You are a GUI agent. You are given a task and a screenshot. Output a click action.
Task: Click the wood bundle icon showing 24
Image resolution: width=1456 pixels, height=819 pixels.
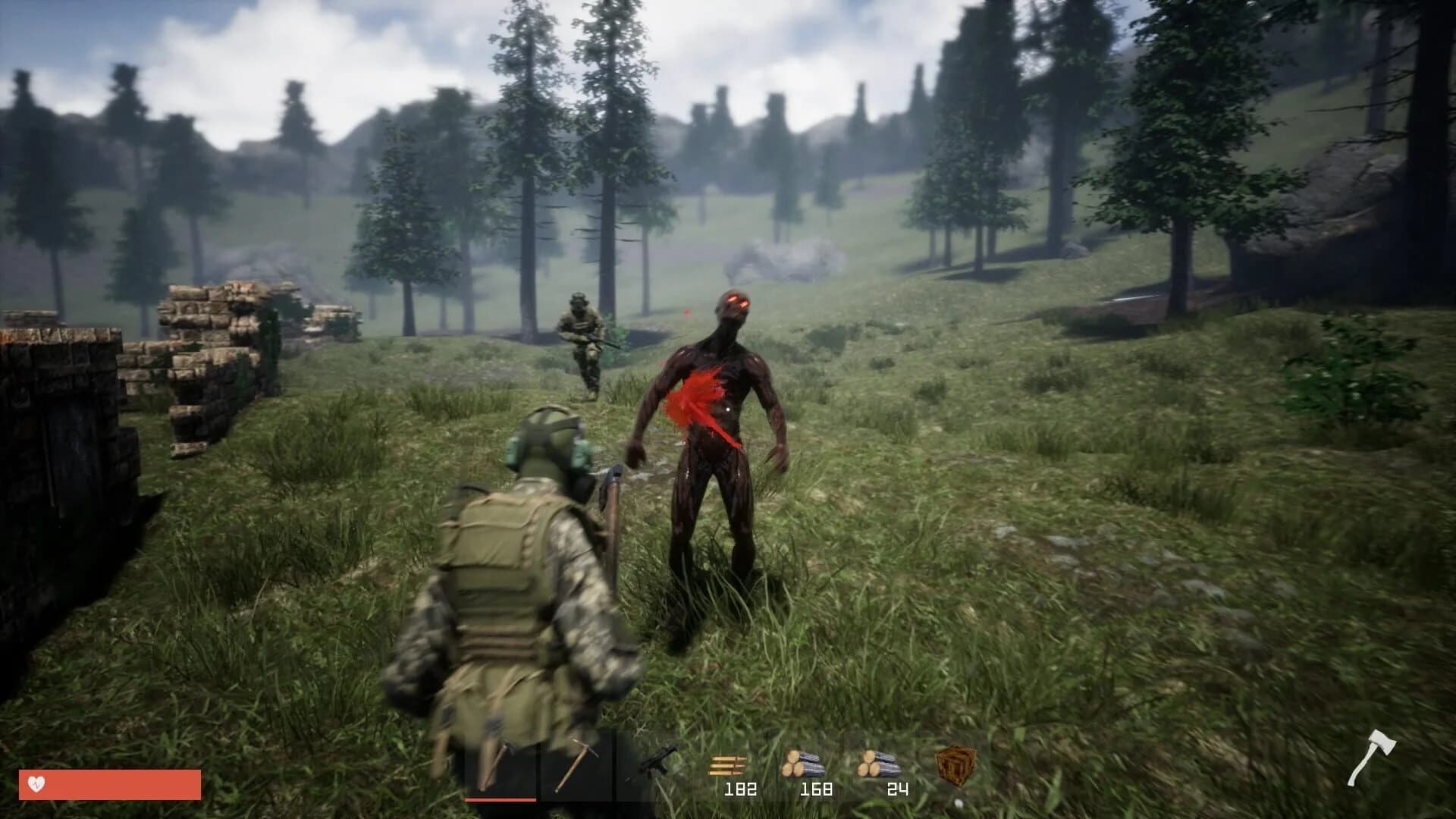(878, 762)
